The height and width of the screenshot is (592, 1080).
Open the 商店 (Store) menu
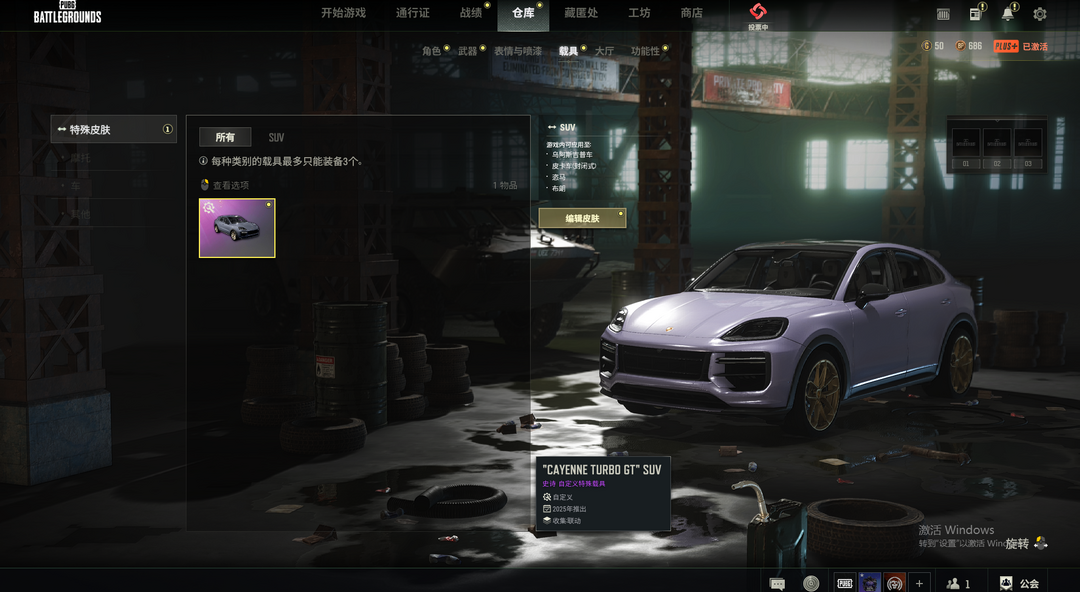click(x=691, y=13)
